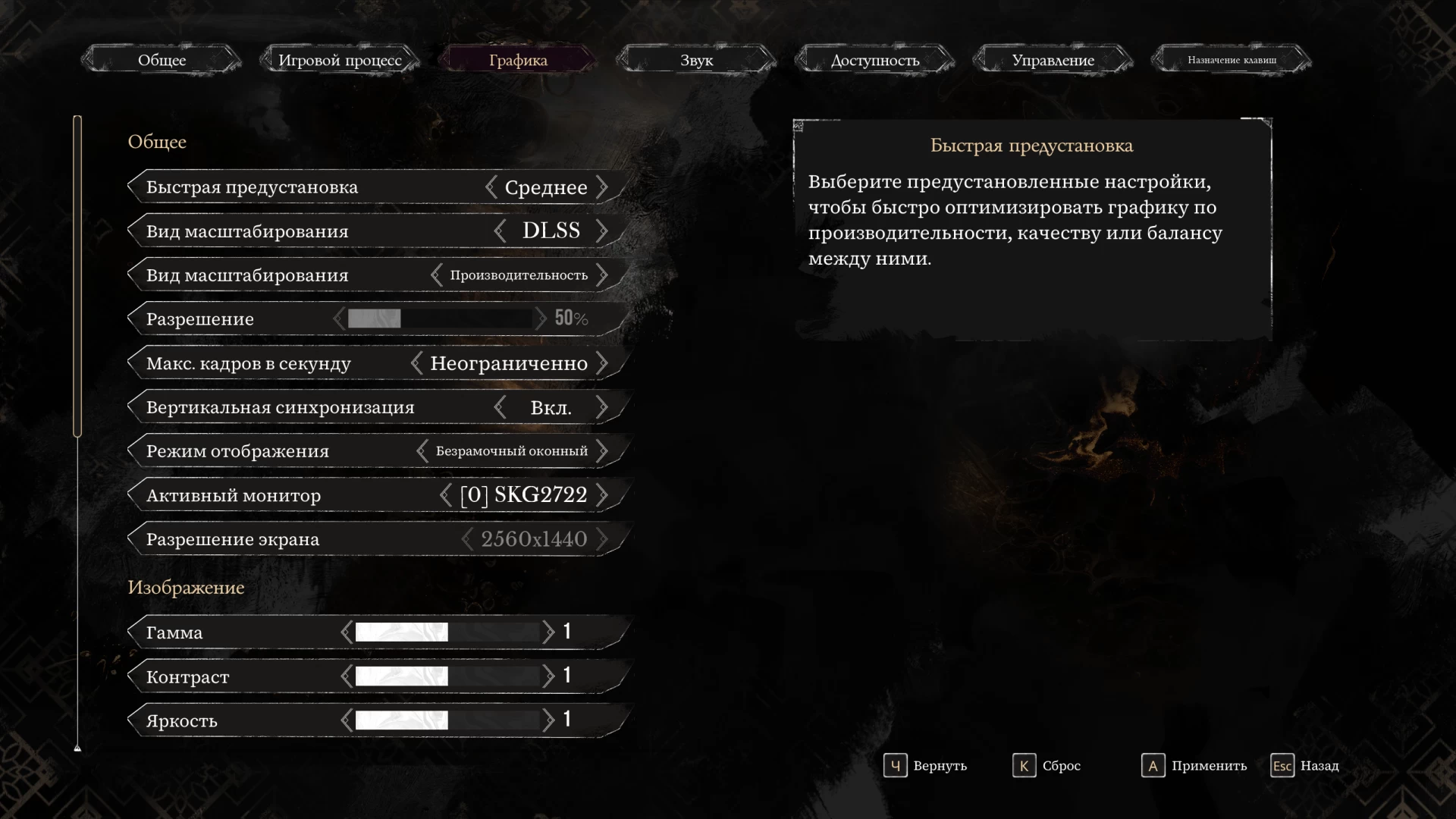Toggle Вертикальная синхронизация with right arrow

602,407
